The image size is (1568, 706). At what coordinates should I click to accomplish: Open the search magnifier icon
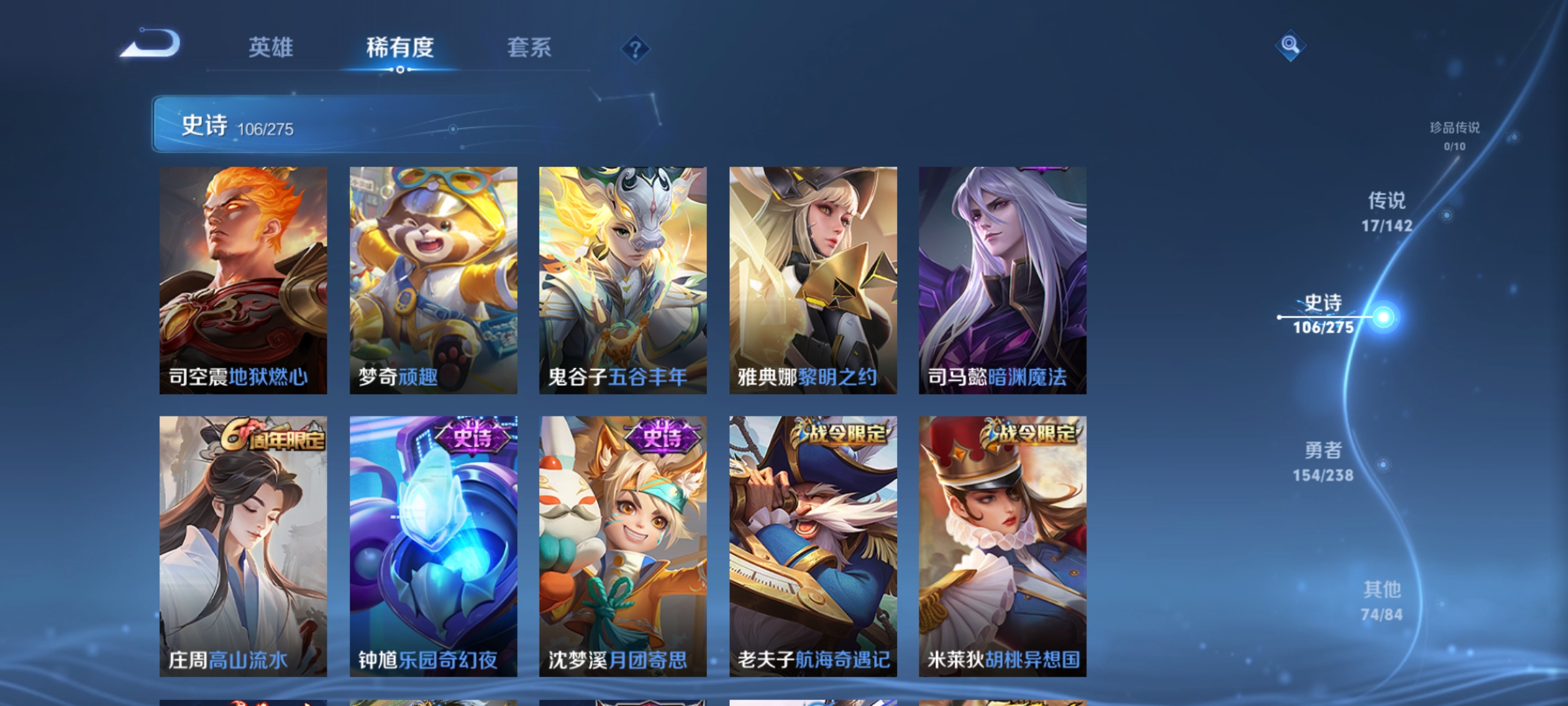tap(1290, 46)
